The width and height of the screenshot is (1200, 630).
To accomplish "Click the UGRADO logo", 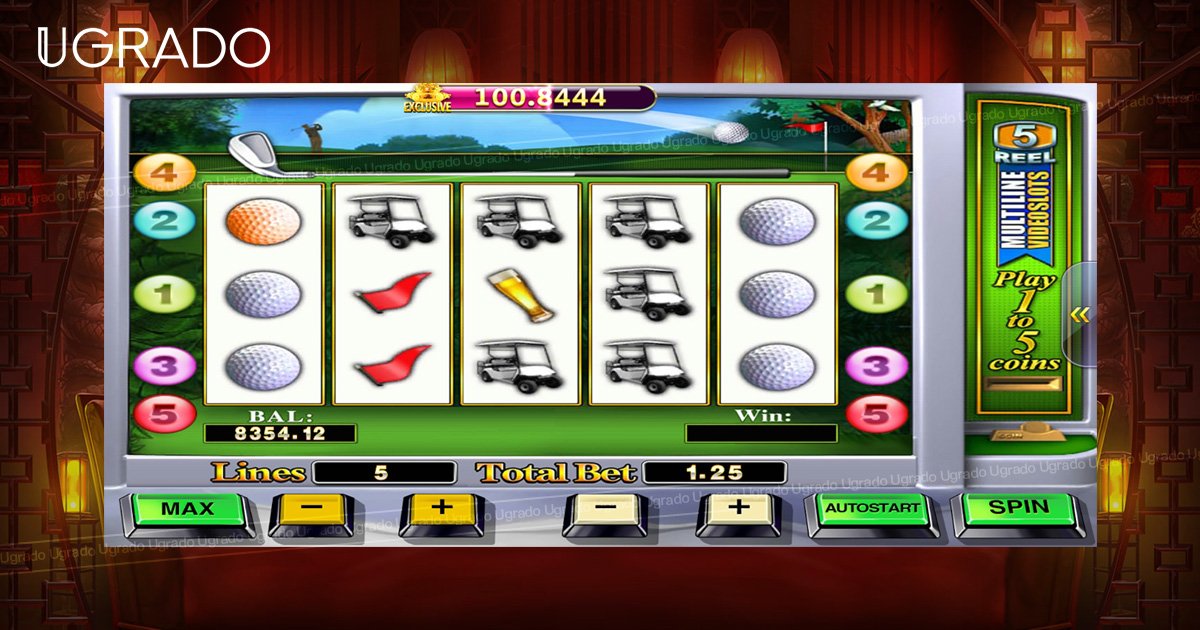I will point(154,48).
